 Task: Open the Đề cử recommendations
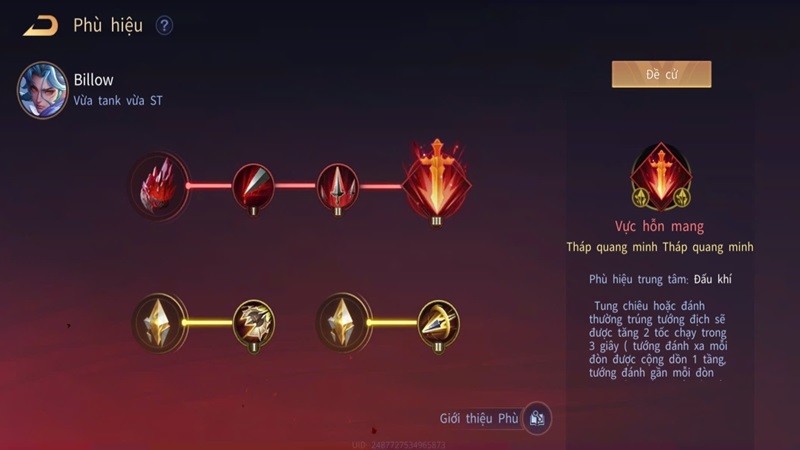point(661,75)
